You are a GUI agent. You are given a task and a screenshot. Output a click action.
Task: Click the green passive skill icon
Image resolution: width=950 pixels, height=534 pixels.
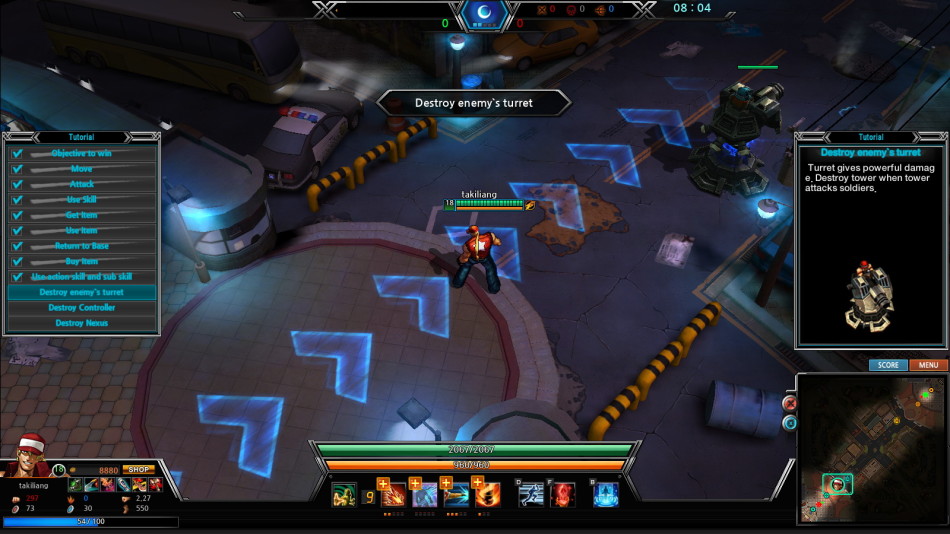[344, 495]
